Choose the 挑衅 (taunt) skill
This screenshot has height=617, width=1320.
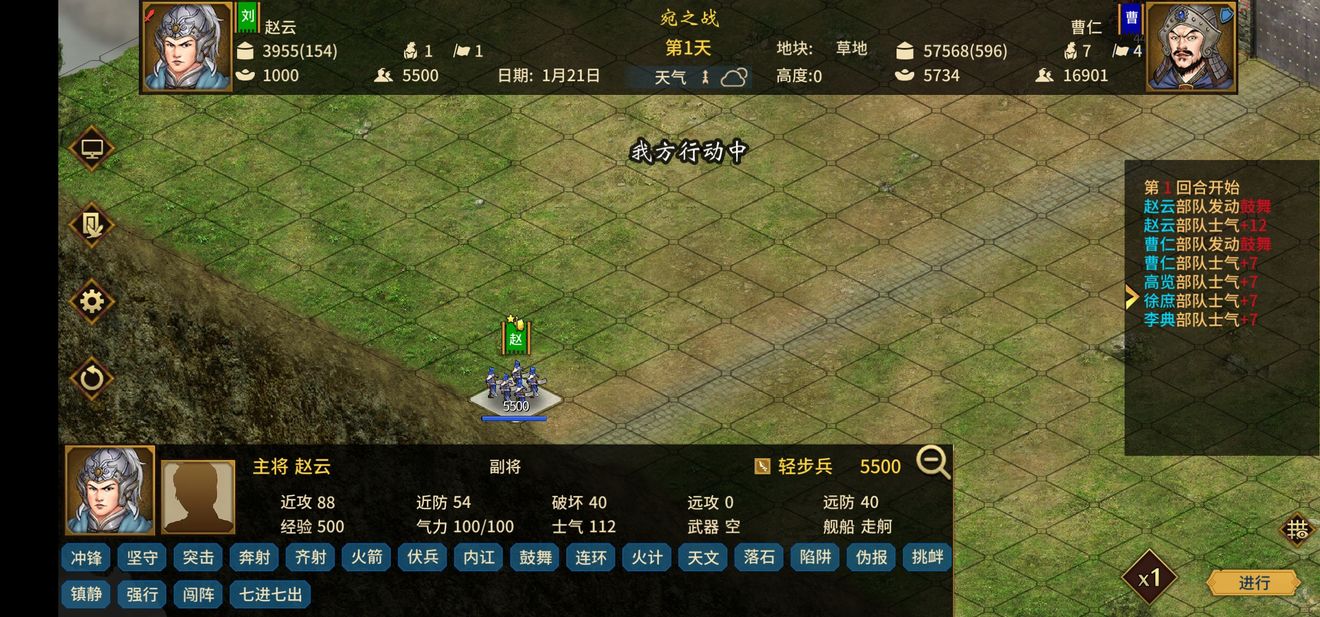pos(926,557)
